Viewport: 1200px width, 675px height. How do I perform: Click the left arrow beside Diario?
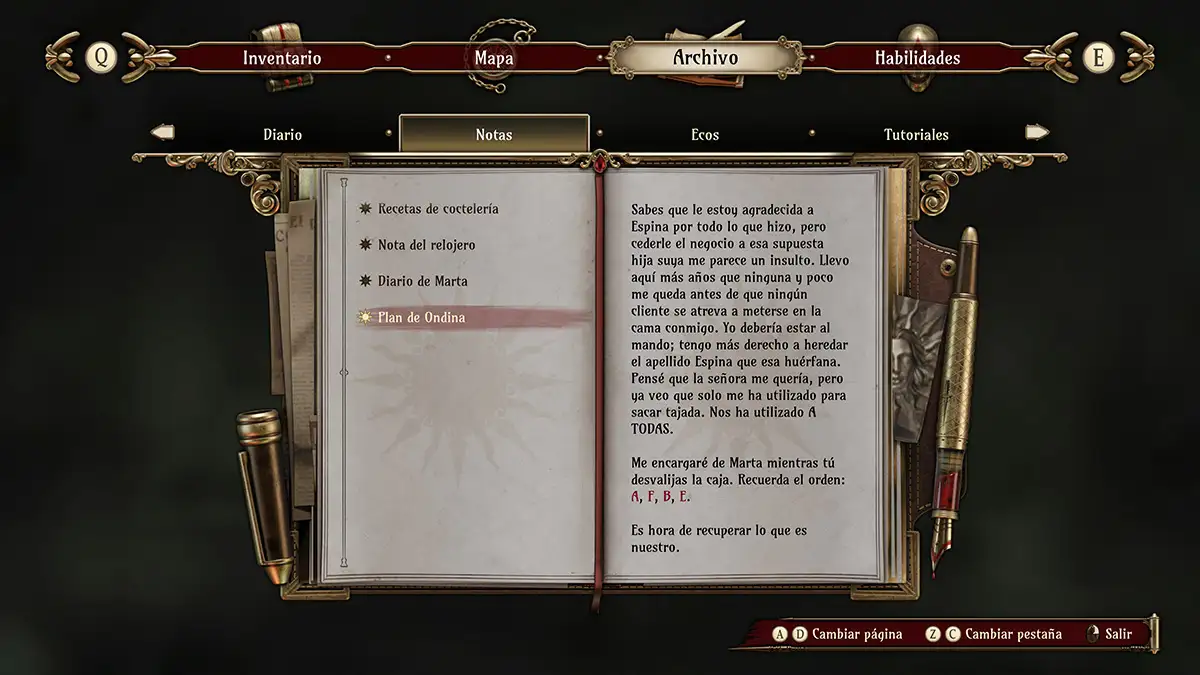(162, 132)
